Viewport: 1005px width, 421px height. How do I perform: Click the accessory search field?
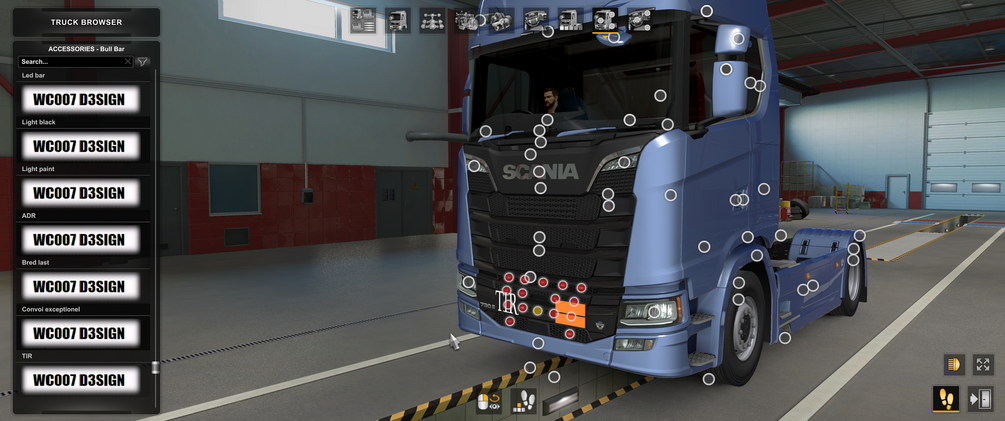pos(70,62)
